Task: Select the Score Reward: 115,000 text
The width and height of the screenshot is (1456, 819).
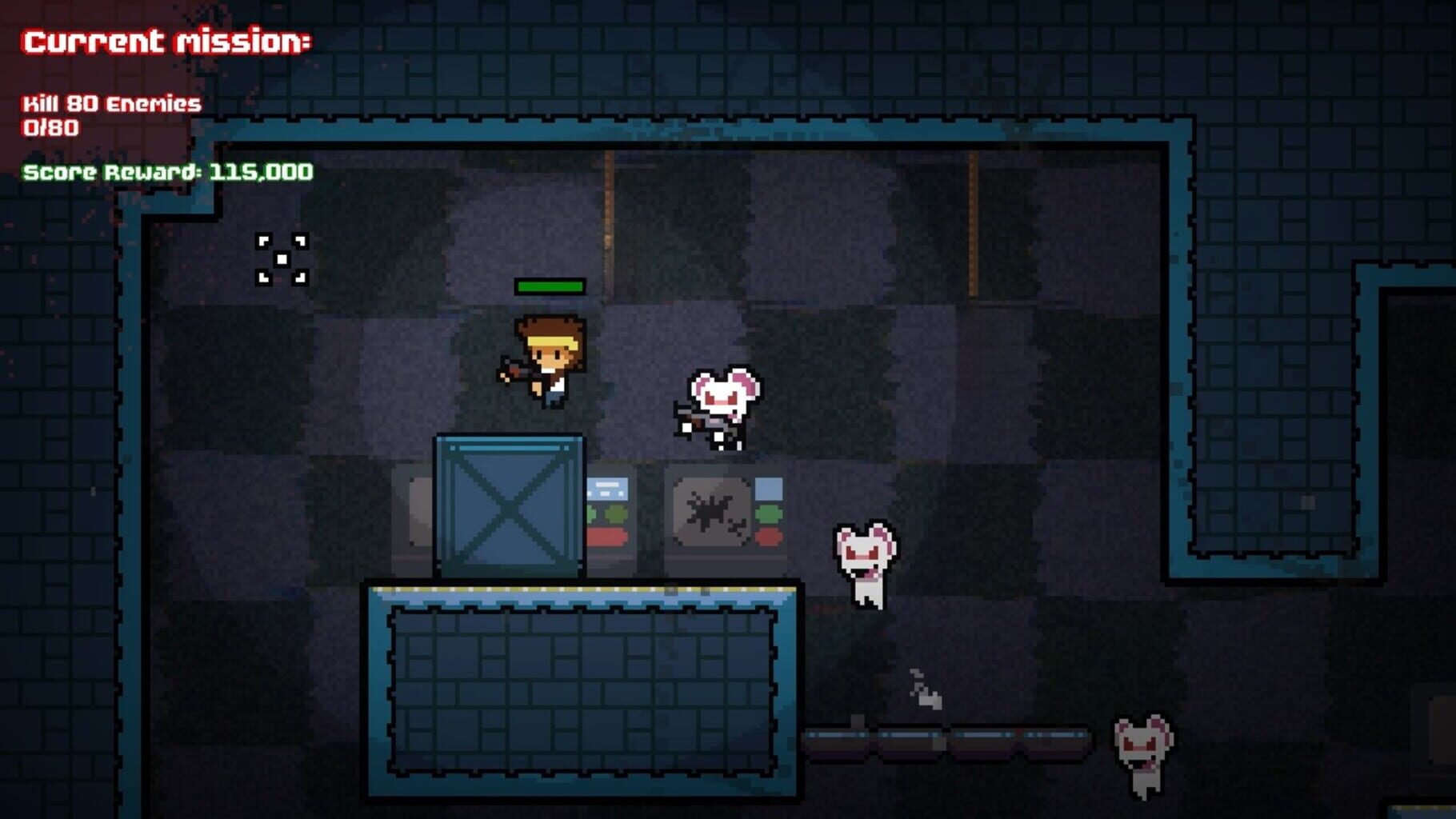Action: pos(168,170)
